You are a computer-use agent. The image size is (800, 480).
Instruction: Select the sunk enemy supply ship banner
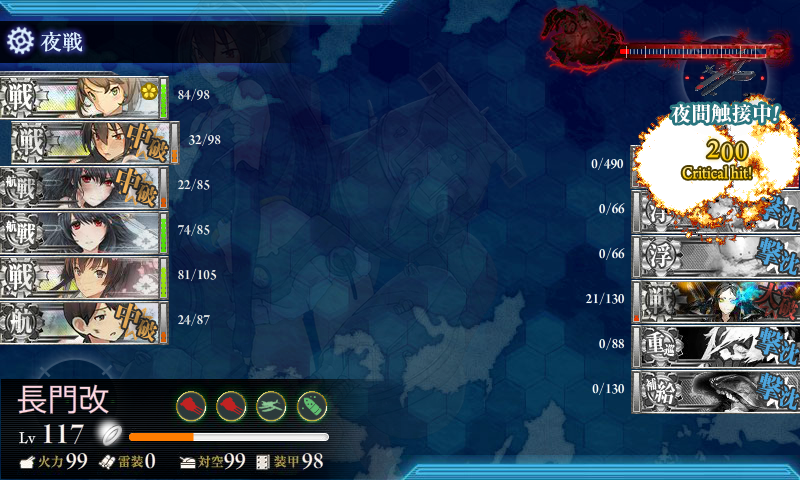(x=715, y=389)
